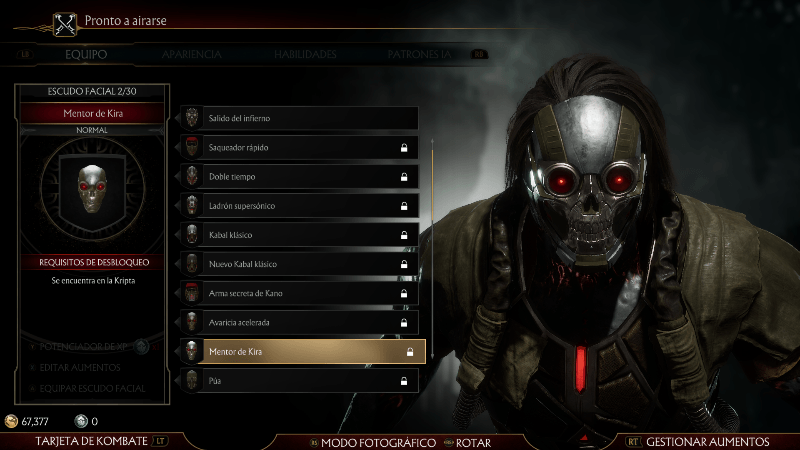Choose the Saqueador rápido face shield
The image size is (800, 450).
[299, 147]
